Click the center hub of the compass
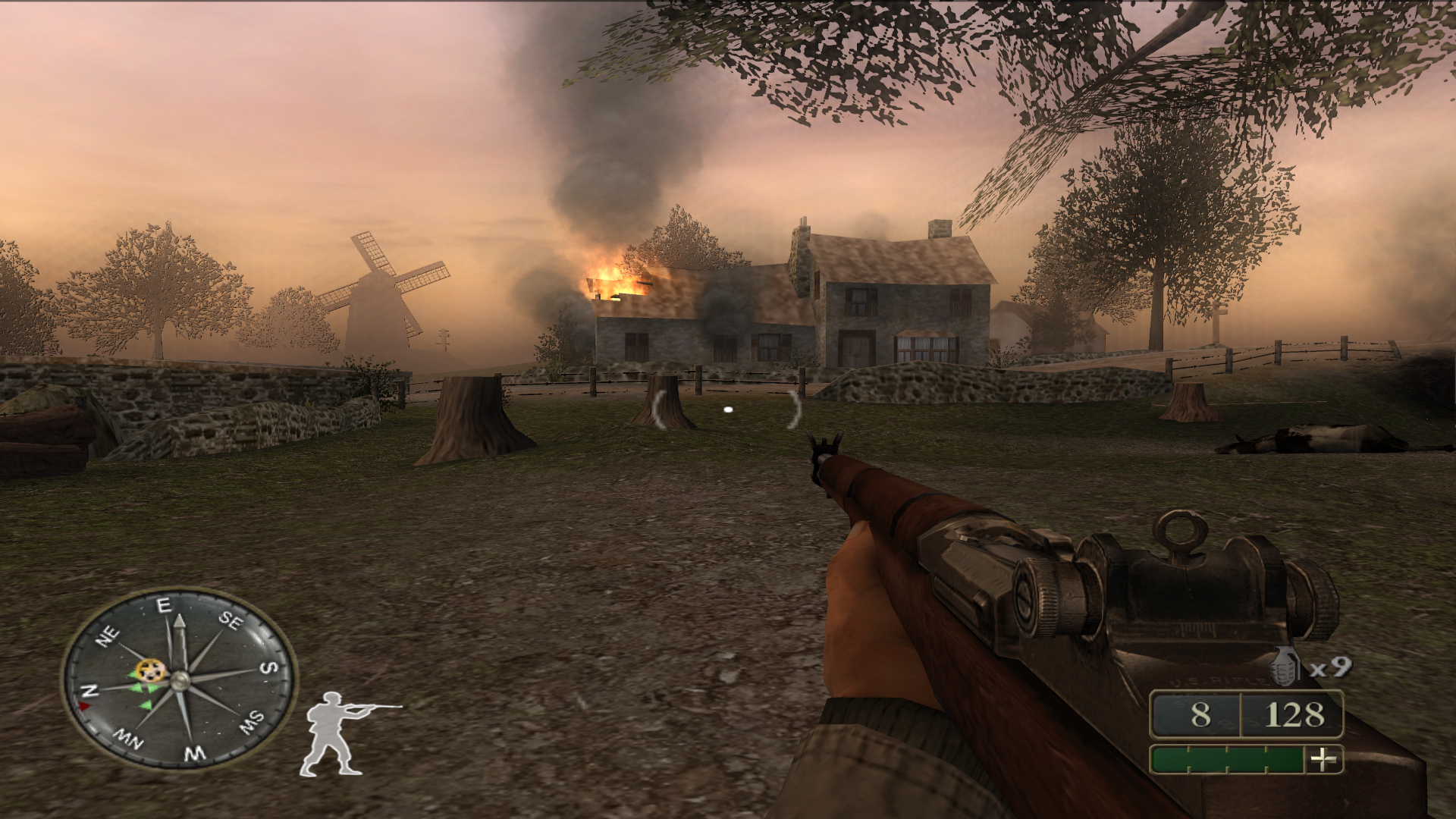The width and height of the screenshot is (1456, 819). (x=180, y=682)
